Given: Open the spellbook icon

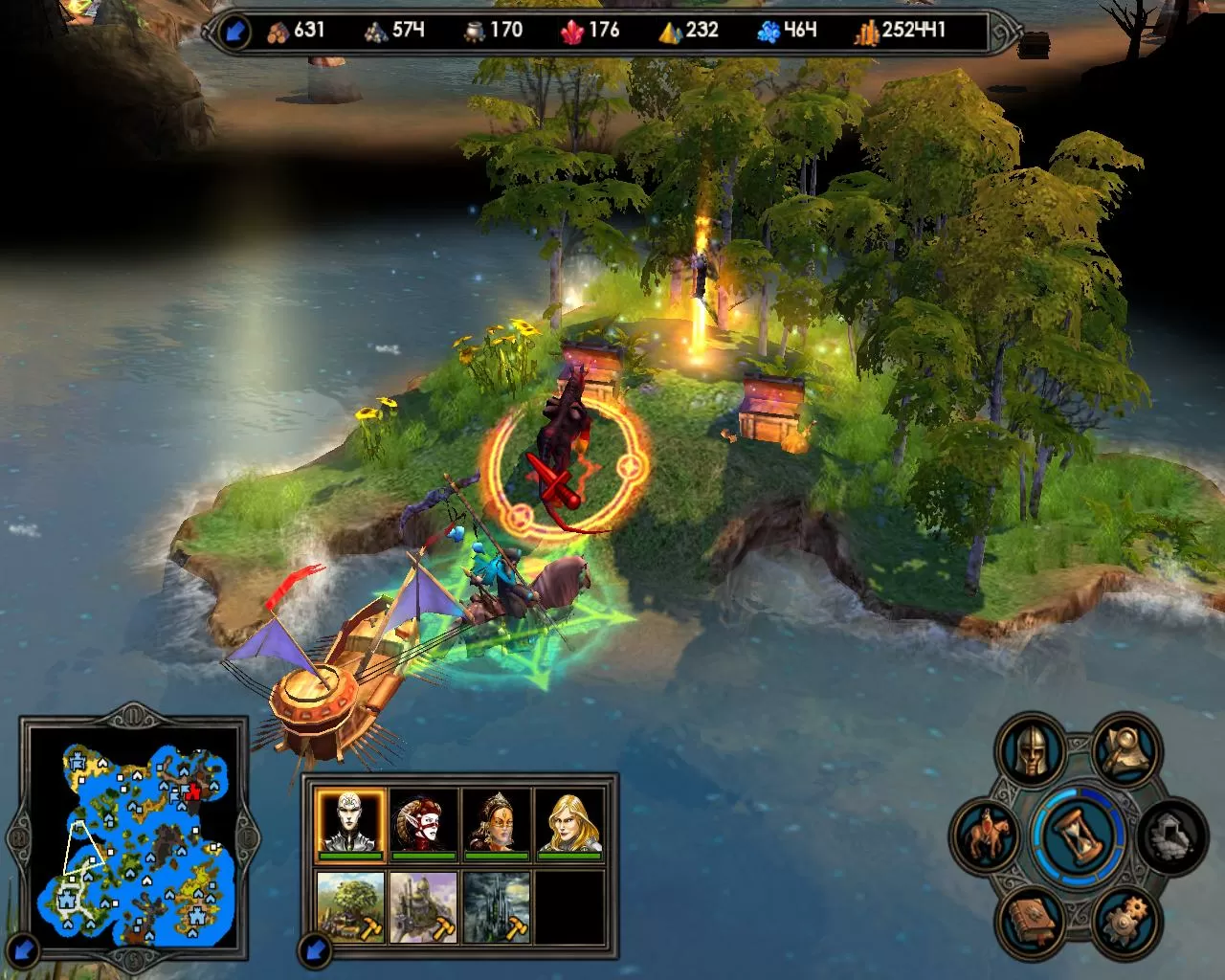Looking at the screenshot, I should coord(1032,919).
